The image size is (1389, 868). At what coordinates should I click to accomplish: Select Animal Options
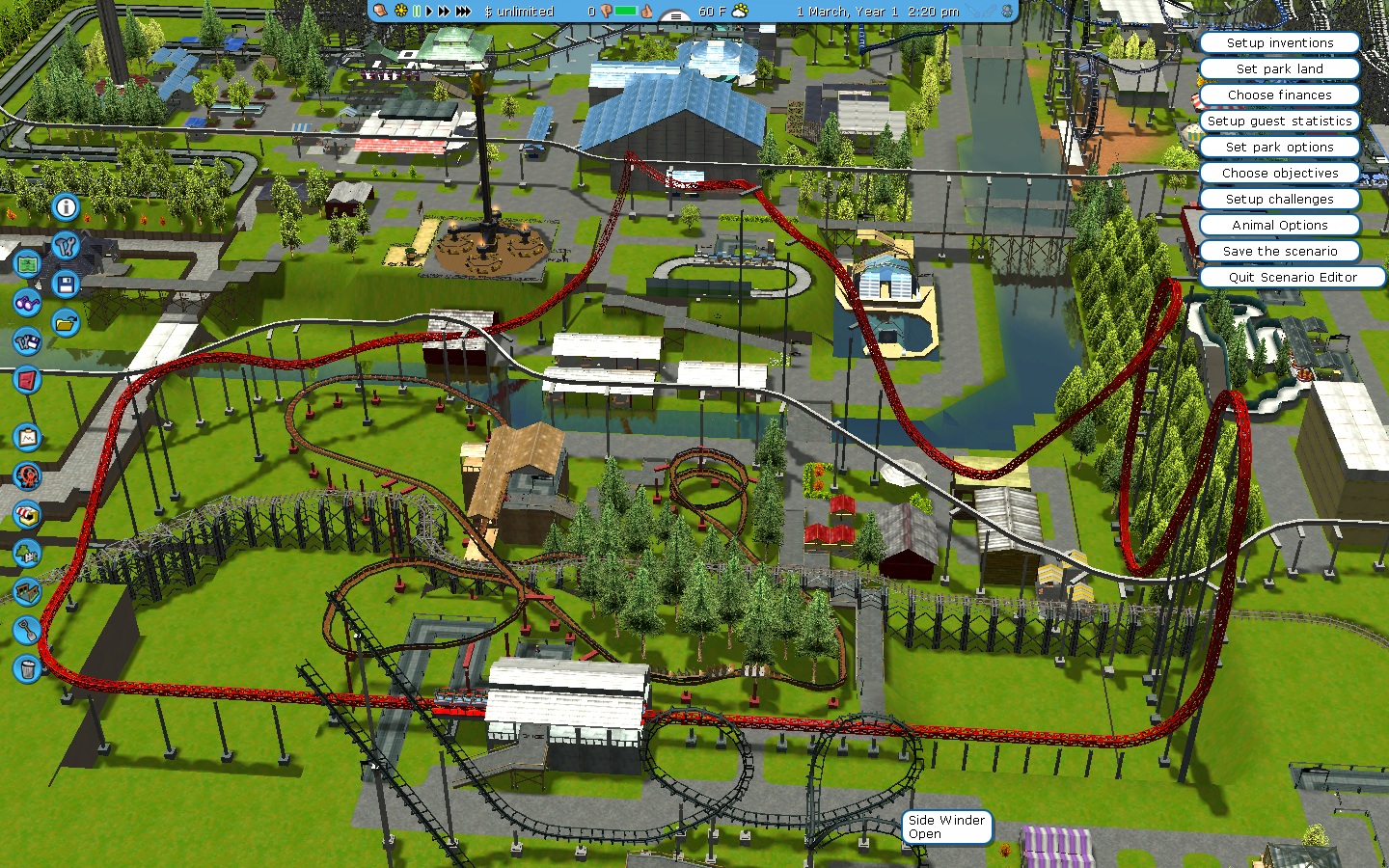click(x=1279, y=226)
